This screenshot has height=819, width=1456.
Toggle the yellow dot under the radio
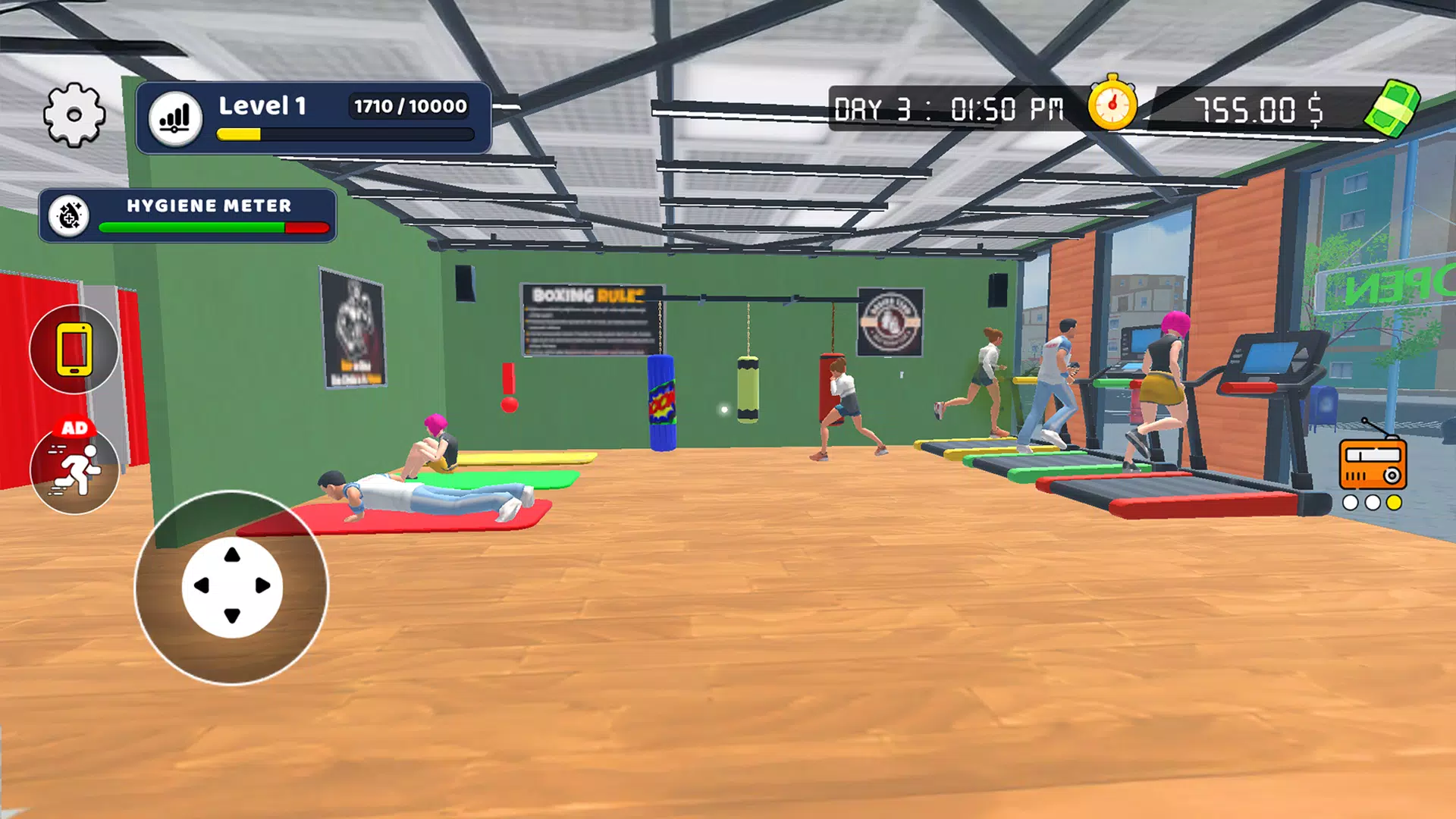(1393, 501)
